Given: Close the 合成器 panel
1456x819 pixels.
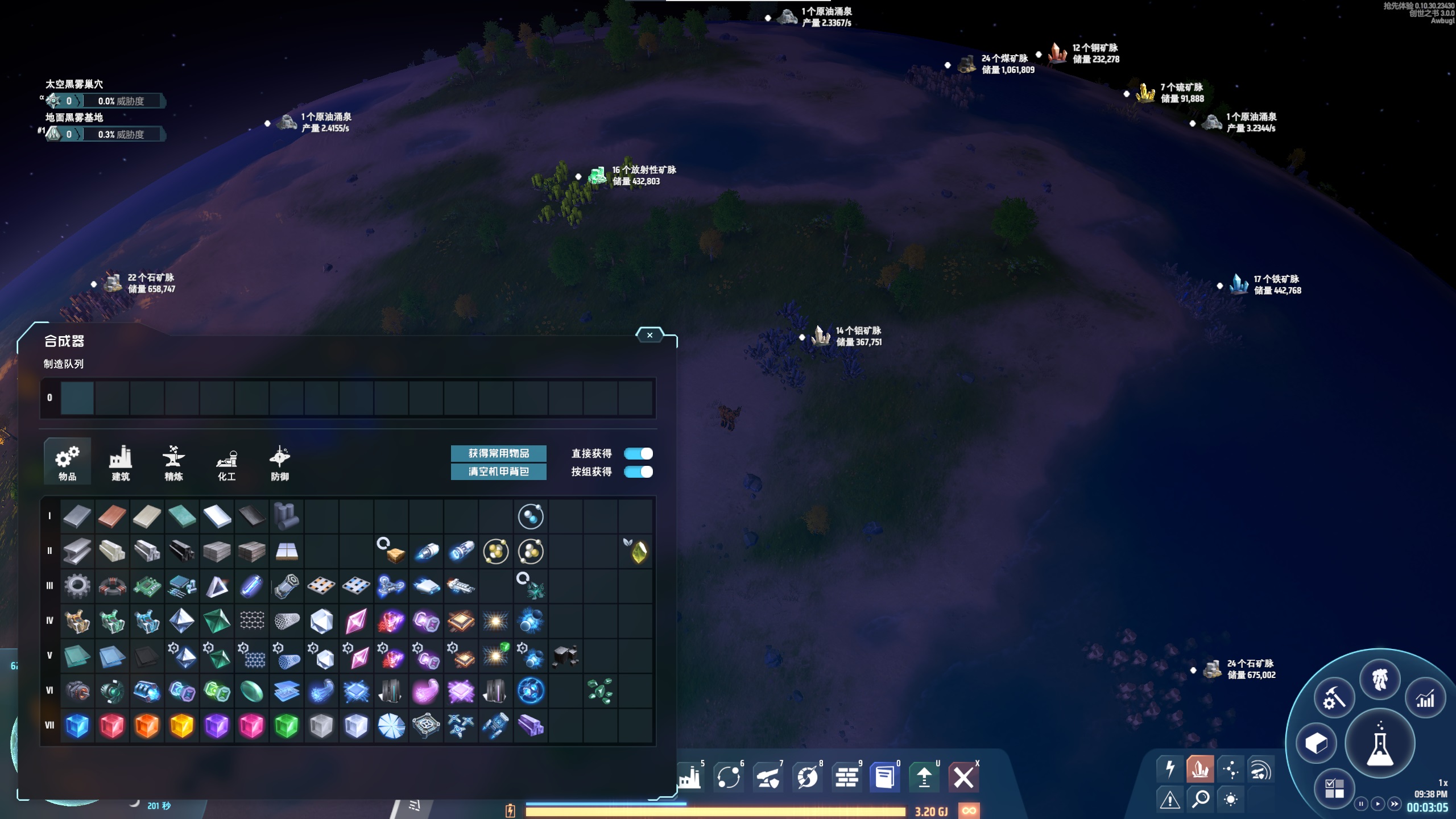Looking at the screenshot, I should coord(650,336).
